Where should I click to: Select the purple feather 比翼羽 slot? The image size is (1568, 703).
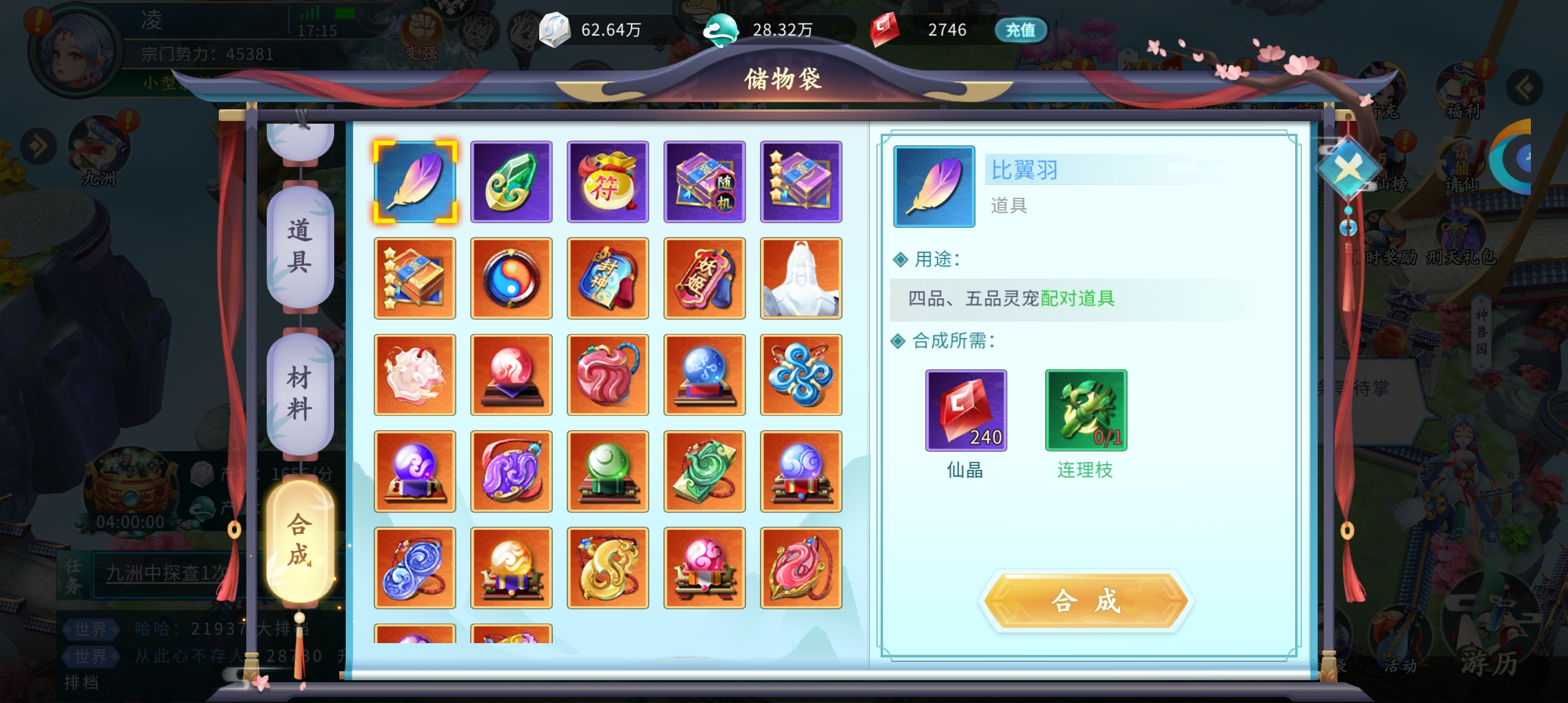415,182
